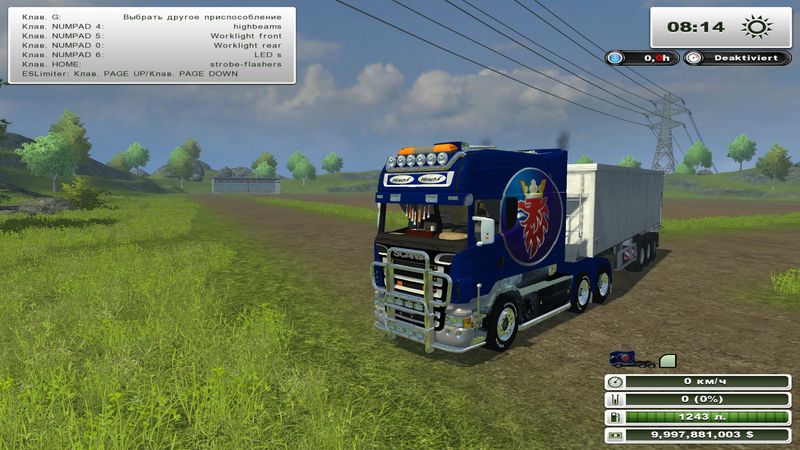
Task: Select the attached trailer icon
Action: click(668, 359)
